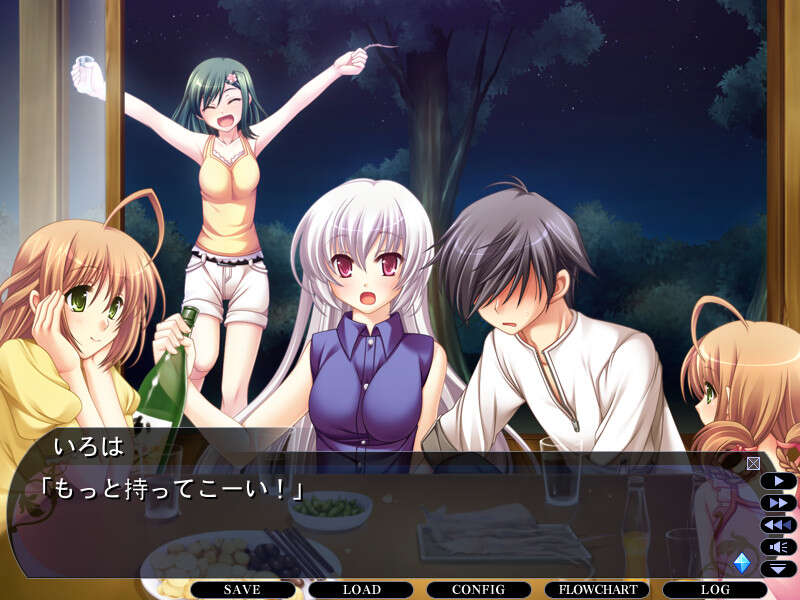
Task: Open the SAVE menu
Action: [242, 590]
